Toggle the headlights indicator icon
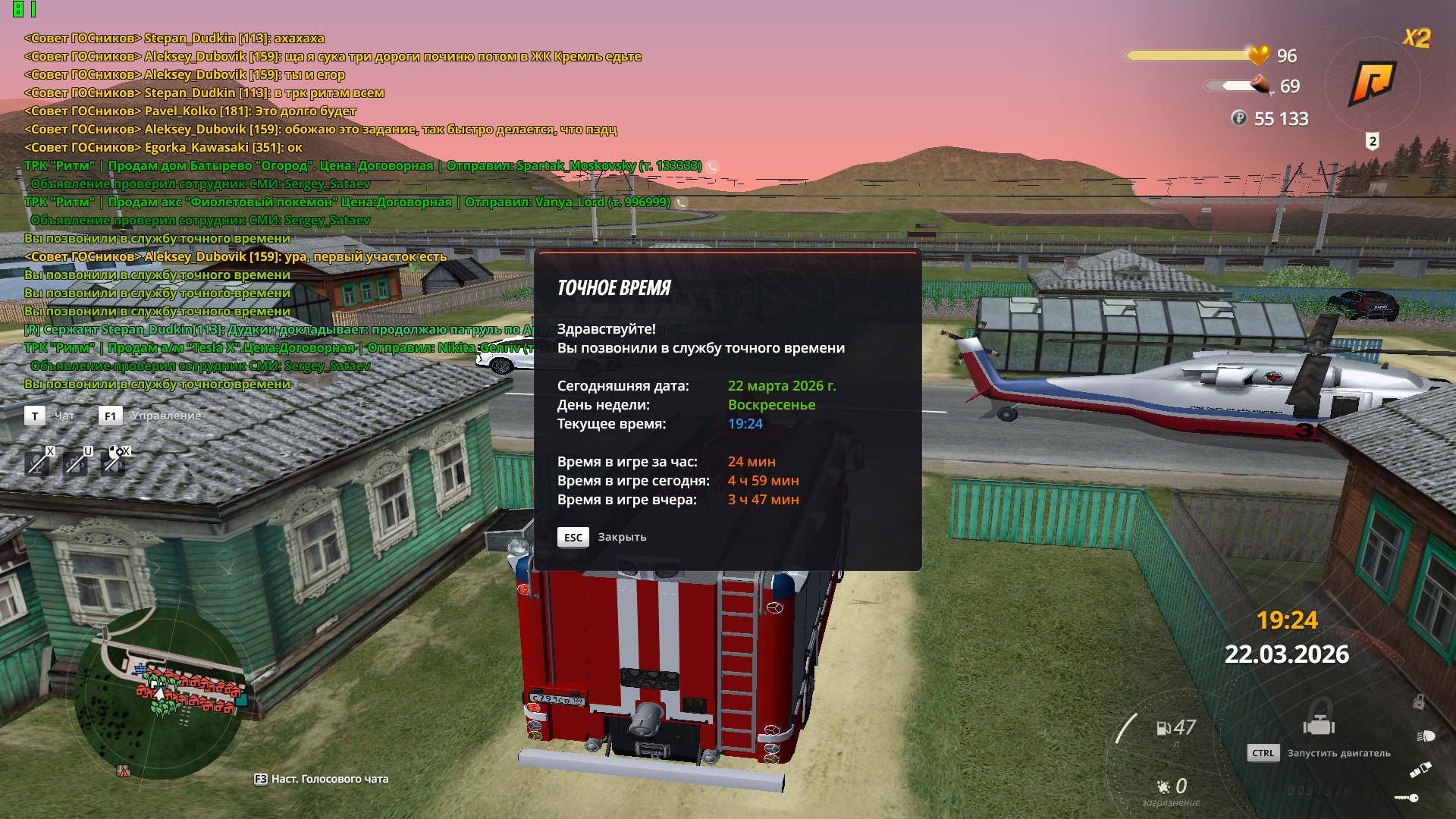The width and height of the screenshot is (1456, 819). click(1426, 736)
